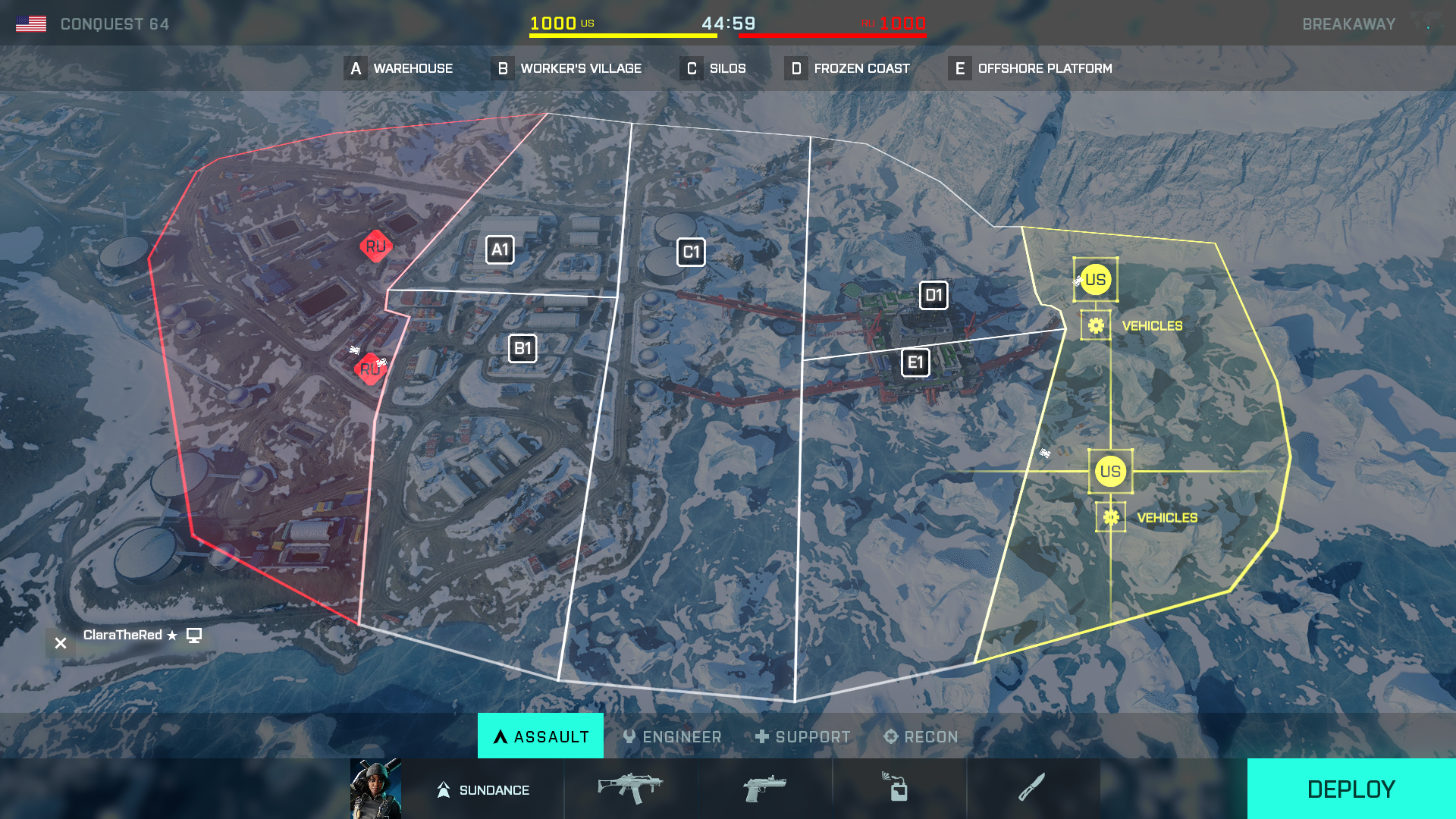The height and width of the screenshot is (819, 1456).
Task: Click the Silos sector C legend entry
Action: point(714,68)
